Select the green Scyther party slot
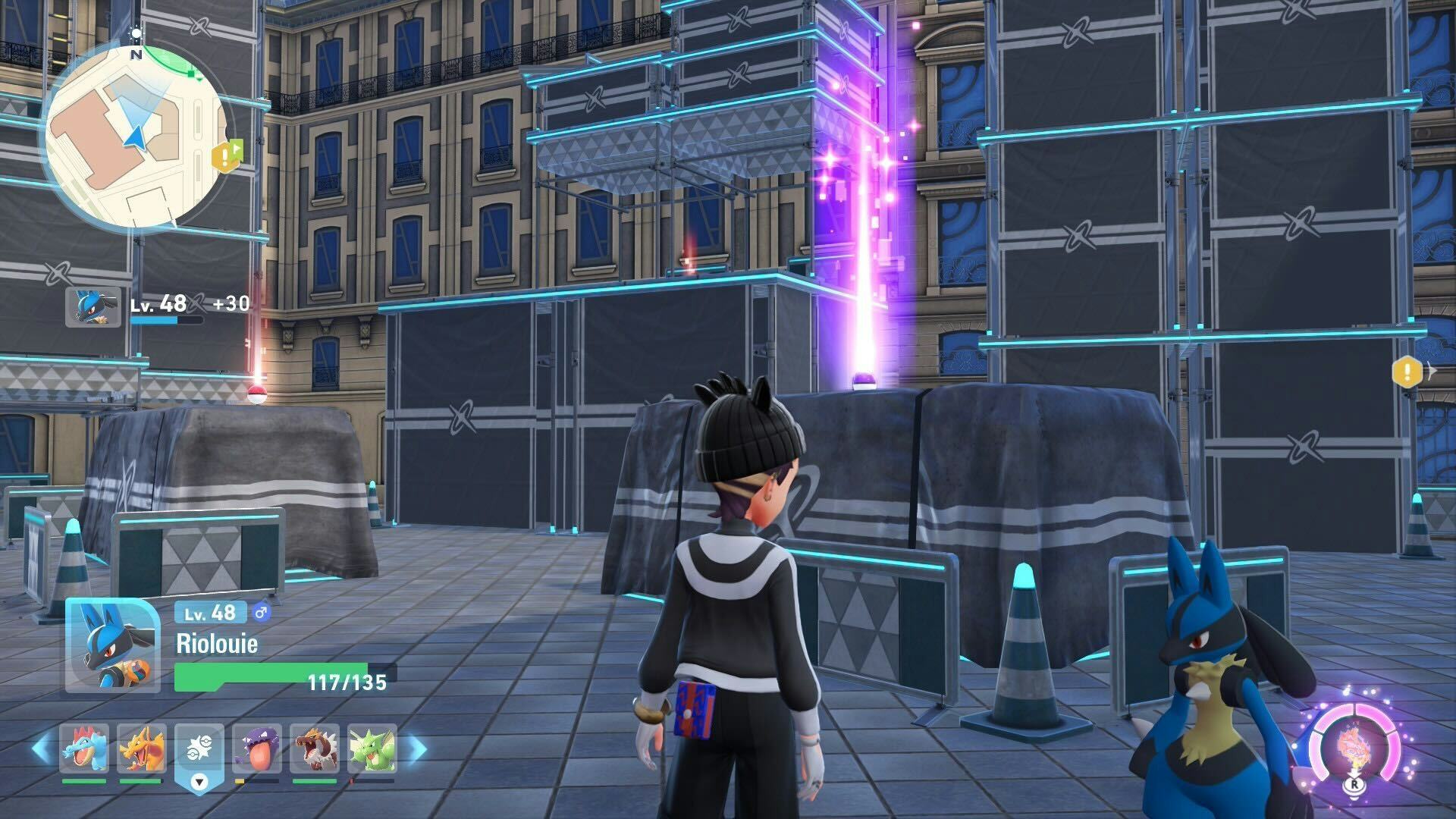The height and width of the screenshot is (819, 1456). click(372, 749)
